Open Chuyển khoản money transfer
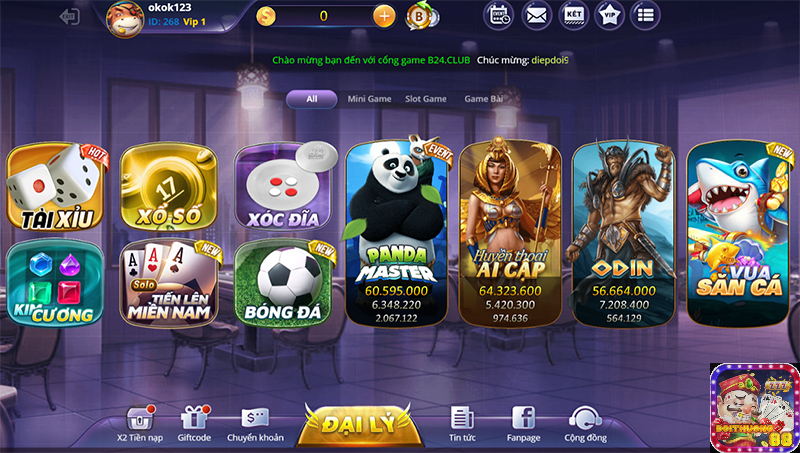The height and width of the screenshot is (453, 800). (255, 421)
